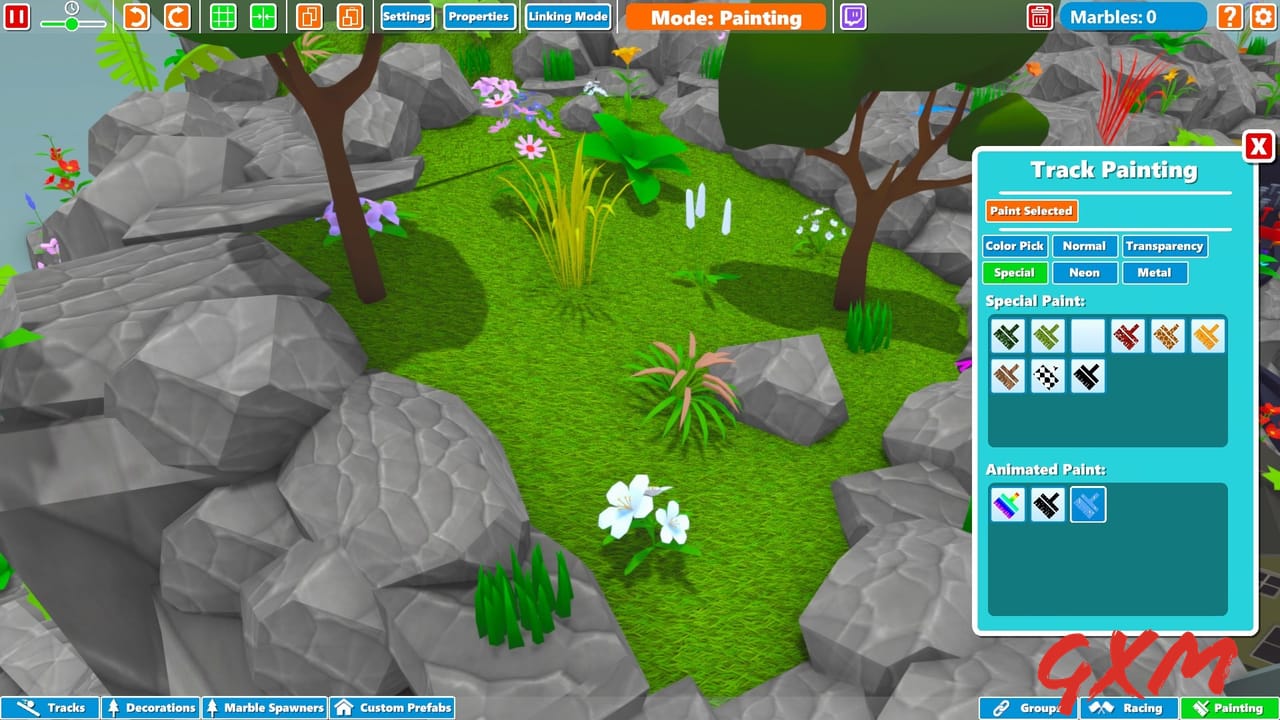The height and width of the screenshot is (720, 1280).
Task: Open the Twitch integration icon
Action: (853, 16)
